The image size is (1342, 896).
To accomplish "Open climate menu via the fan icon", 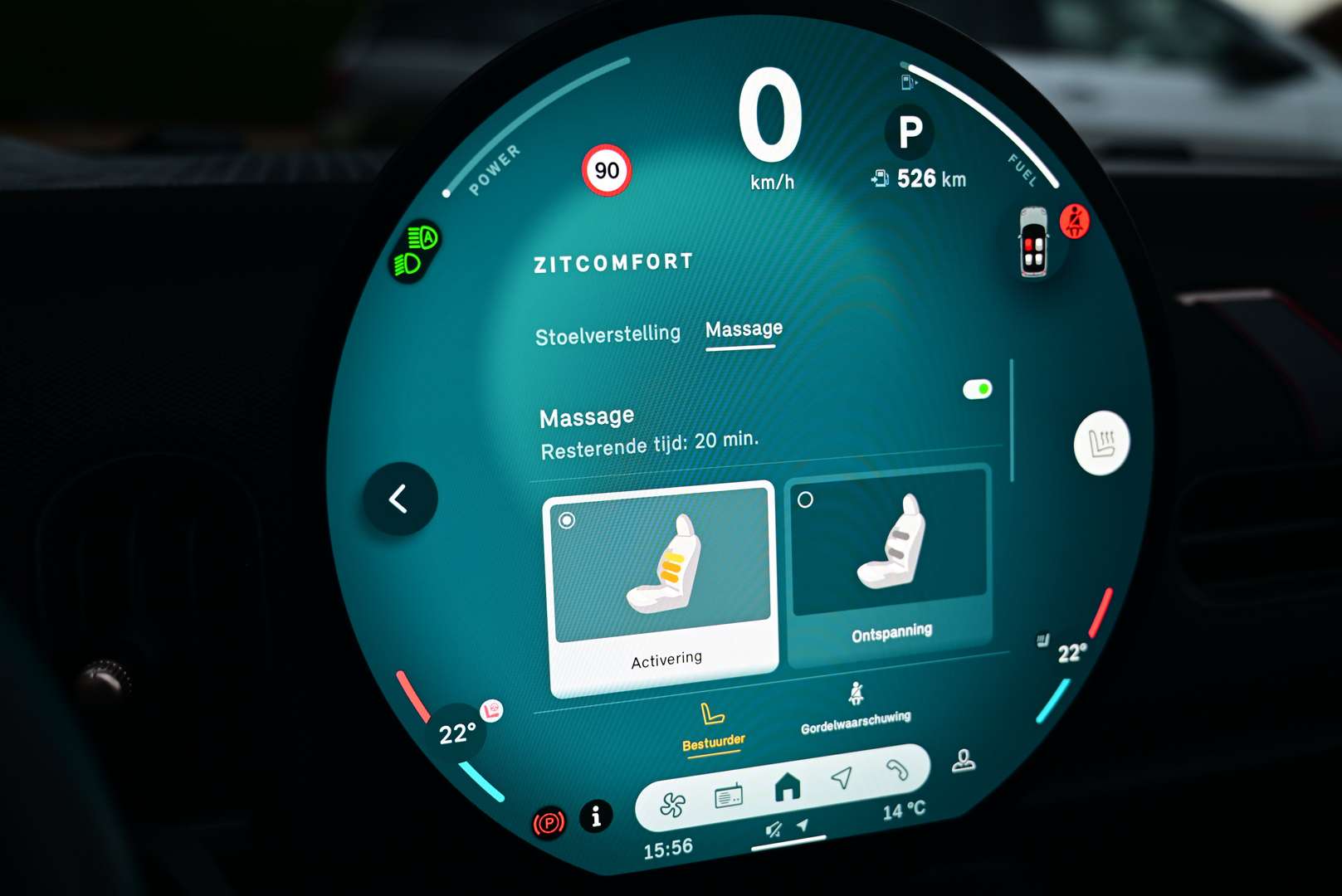I will [672, 804].
